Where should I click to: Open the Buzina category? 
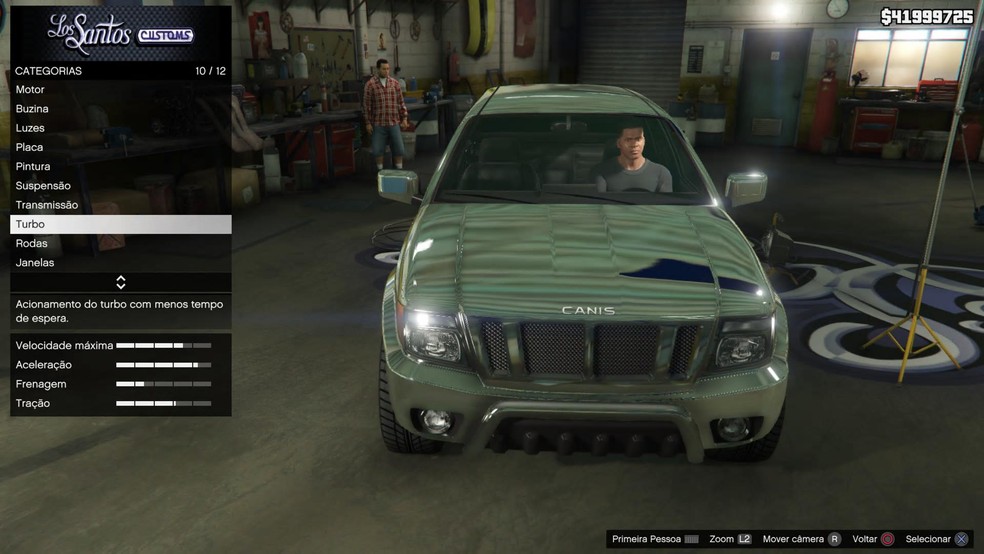tap(120, 109)
